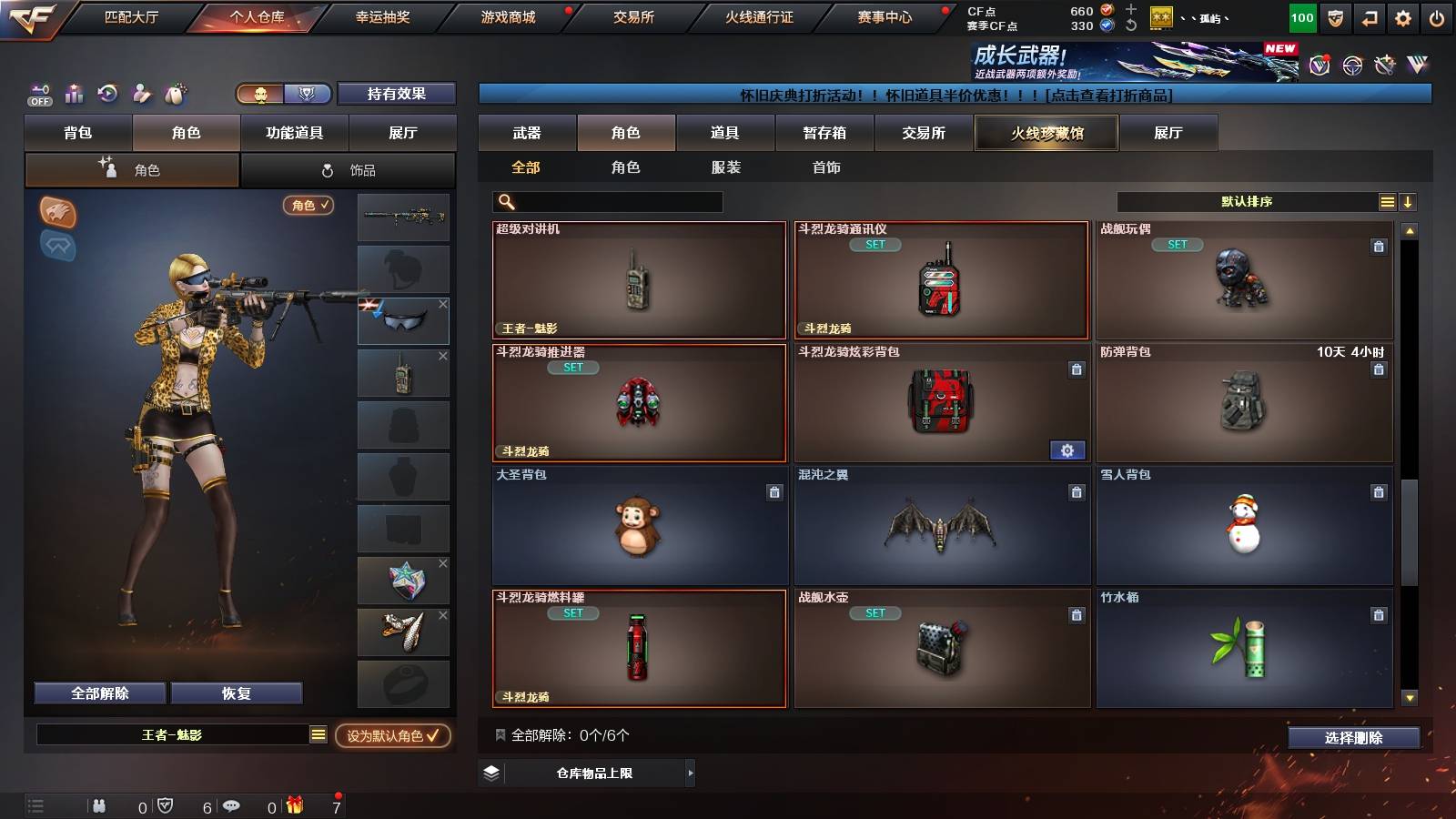Image resolution: width=1456 pixels, height=819 pixels.
Task: Click the power/exit icon at top right
Action: (1438, 16)
